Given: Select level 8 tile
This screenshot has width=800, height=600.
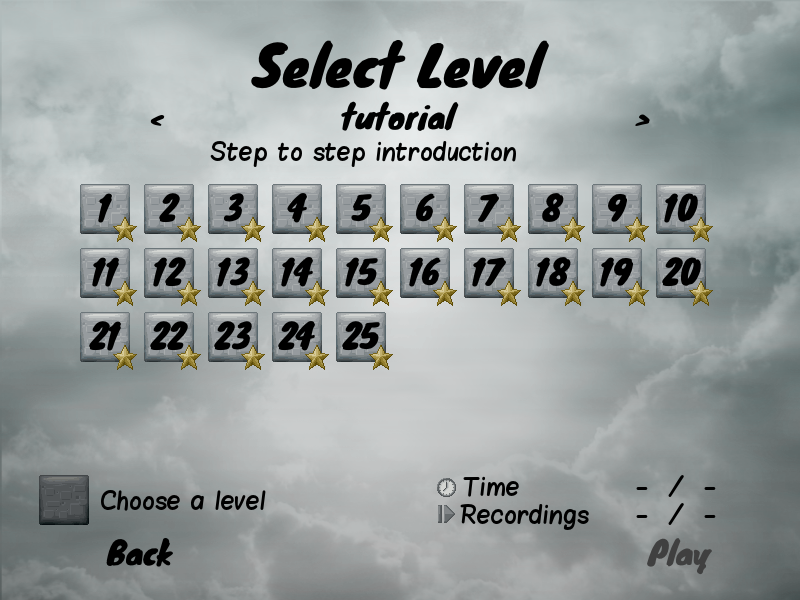Looking at the screenshot, I should pos(553,209).
